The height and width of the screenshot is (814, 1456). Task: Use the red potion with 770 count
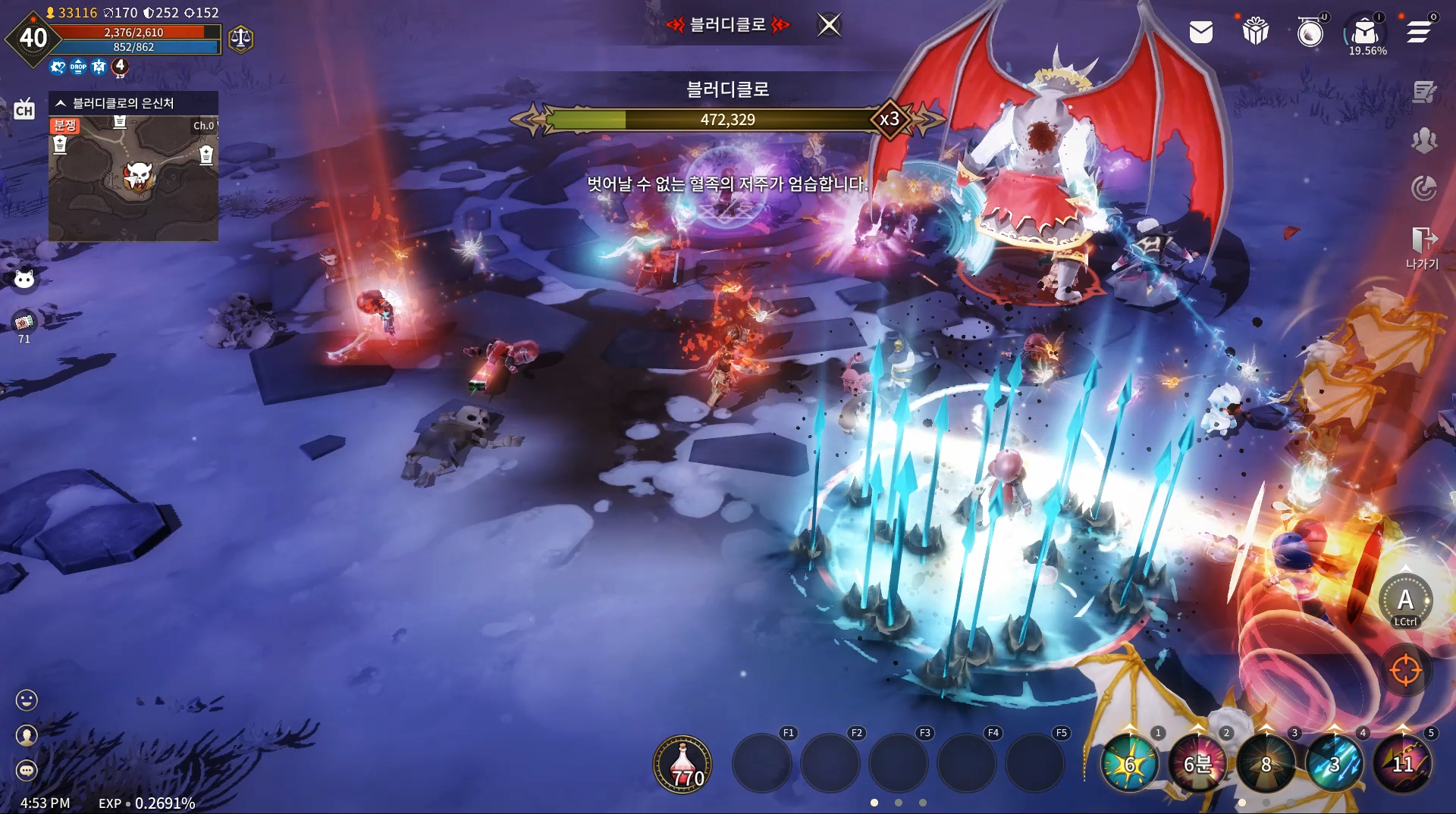tap(682, 764)
